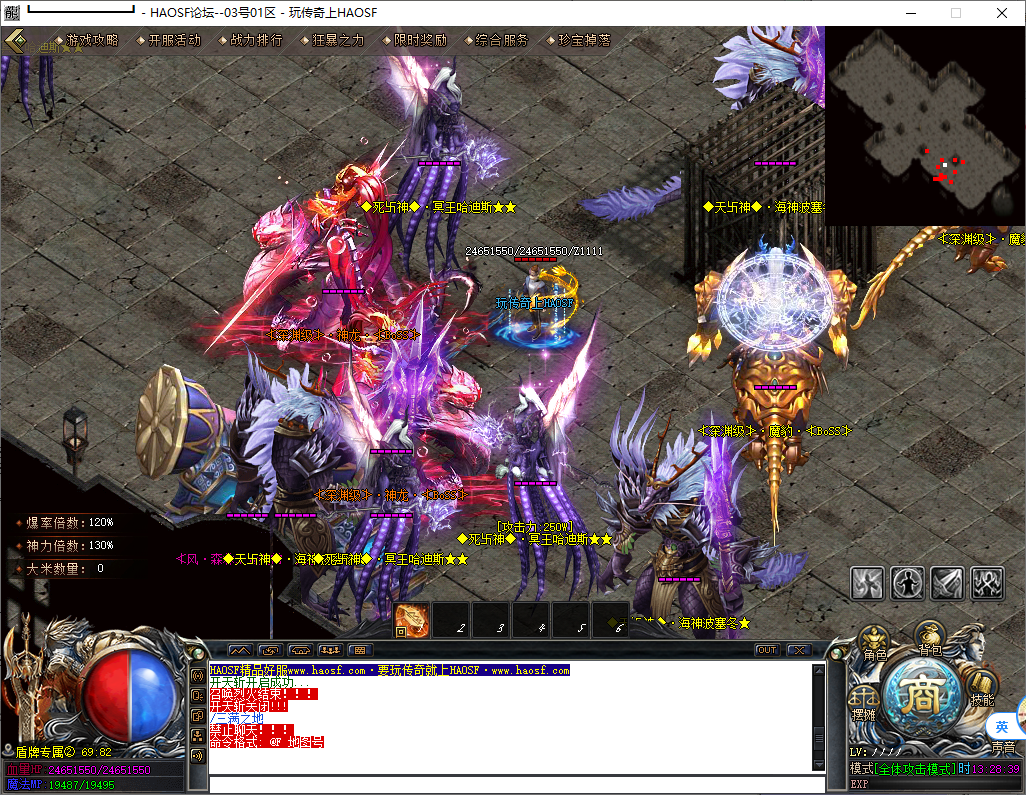The image size is (1026, 795).
Task: Collapse the top menu with the gold arrow
Action: pos(17,41)
